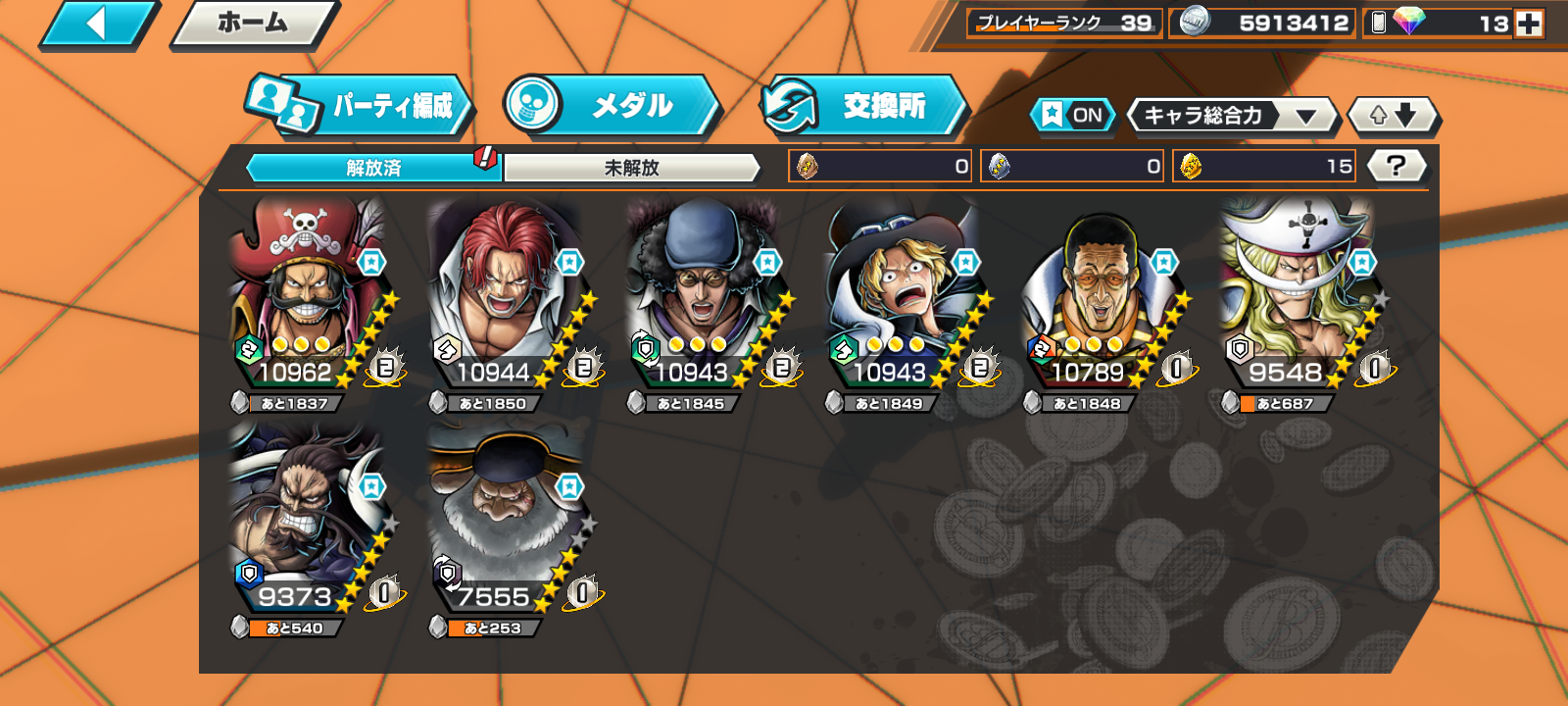Screen dimensions: 1568x706
Task: Add rainbow diamonds with the plus button
Action: coord(1529,24)
